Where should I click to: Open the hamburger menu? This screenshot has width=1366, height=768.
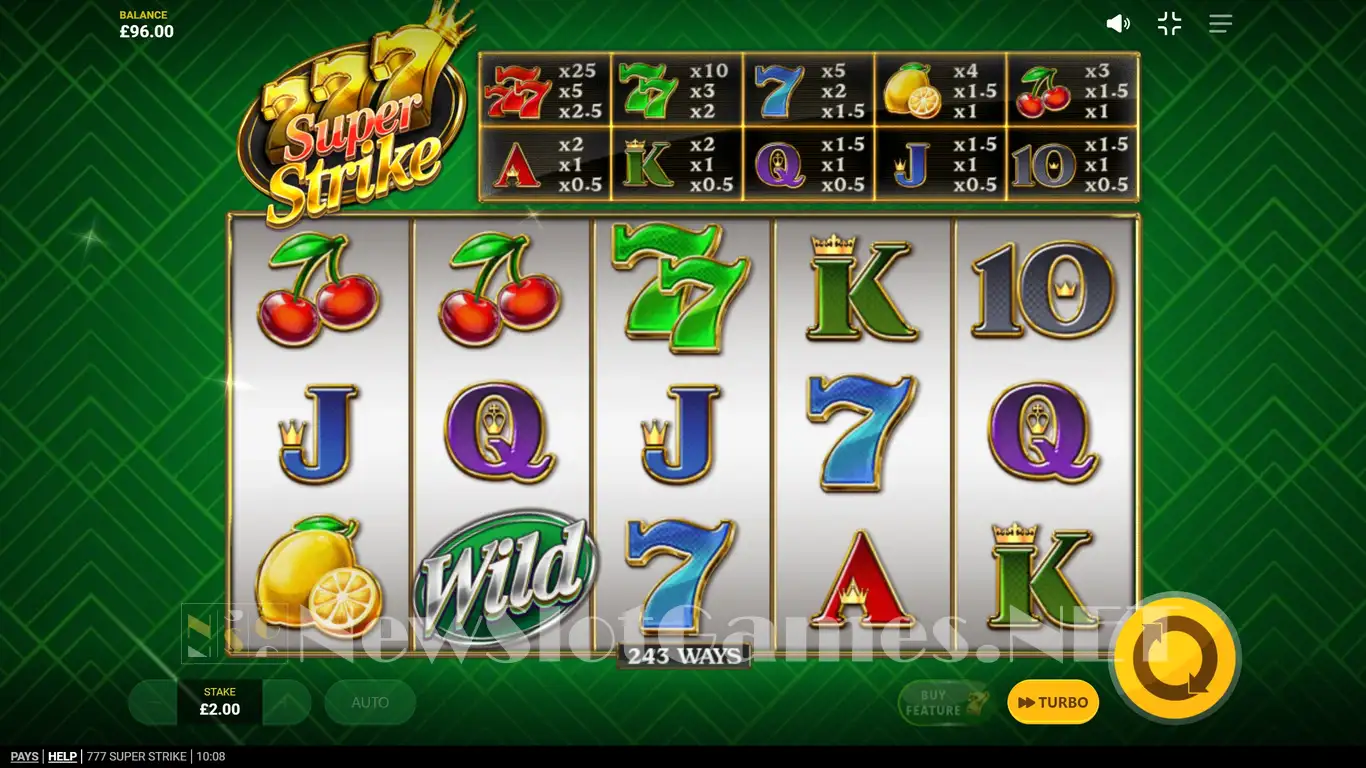(x=1220, y=24)
